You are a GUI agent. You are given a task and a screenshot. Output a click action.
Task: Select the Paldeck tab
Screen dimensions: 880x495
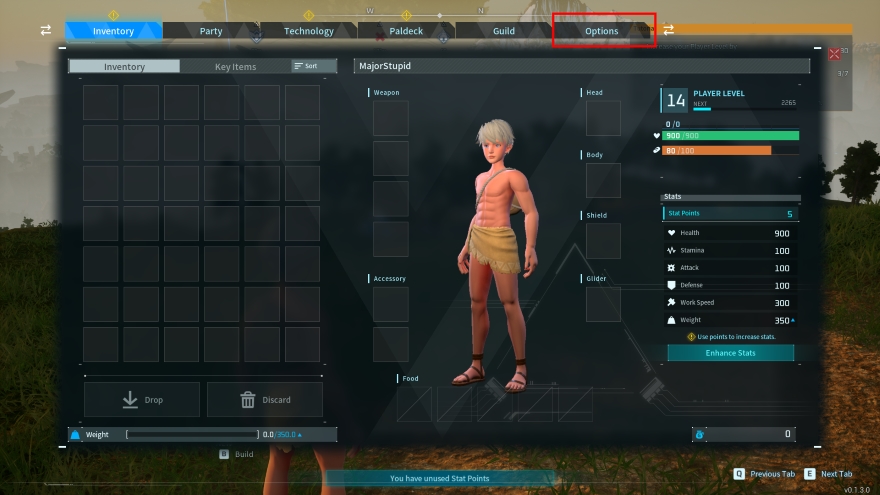406,31
